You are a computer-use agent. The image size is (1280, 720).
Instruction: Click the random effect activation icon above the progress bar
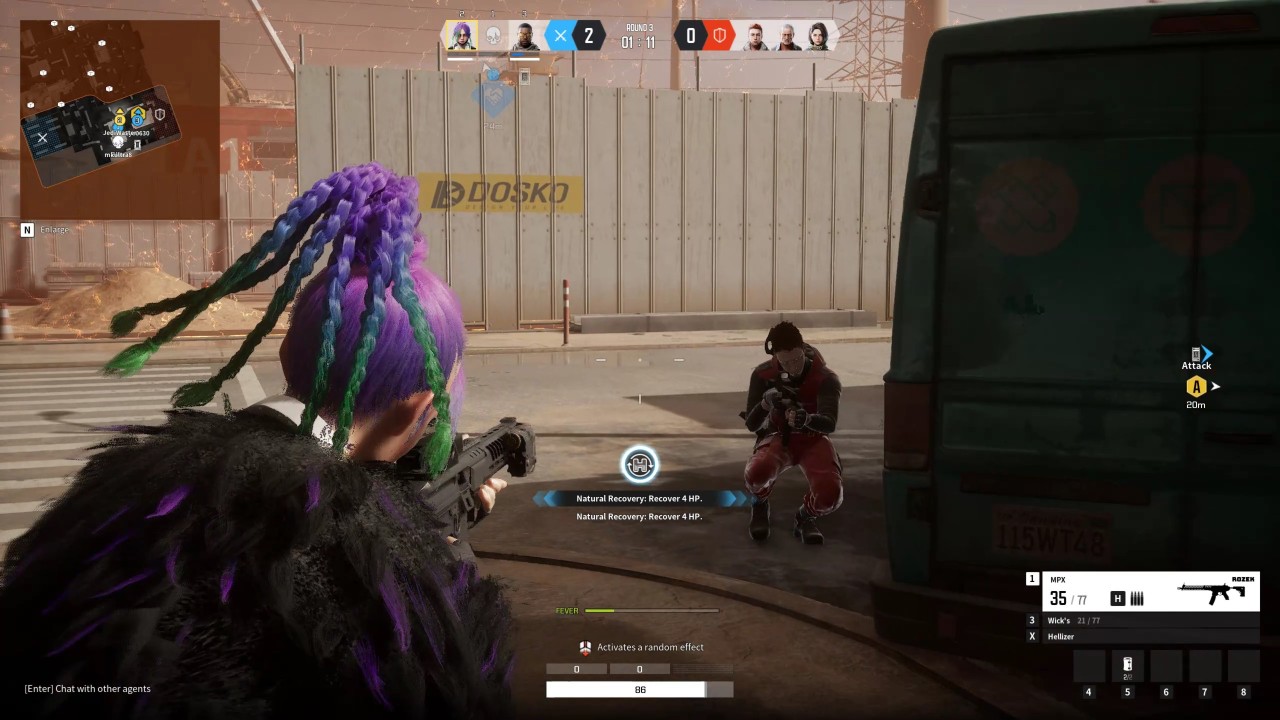point(585,647)
